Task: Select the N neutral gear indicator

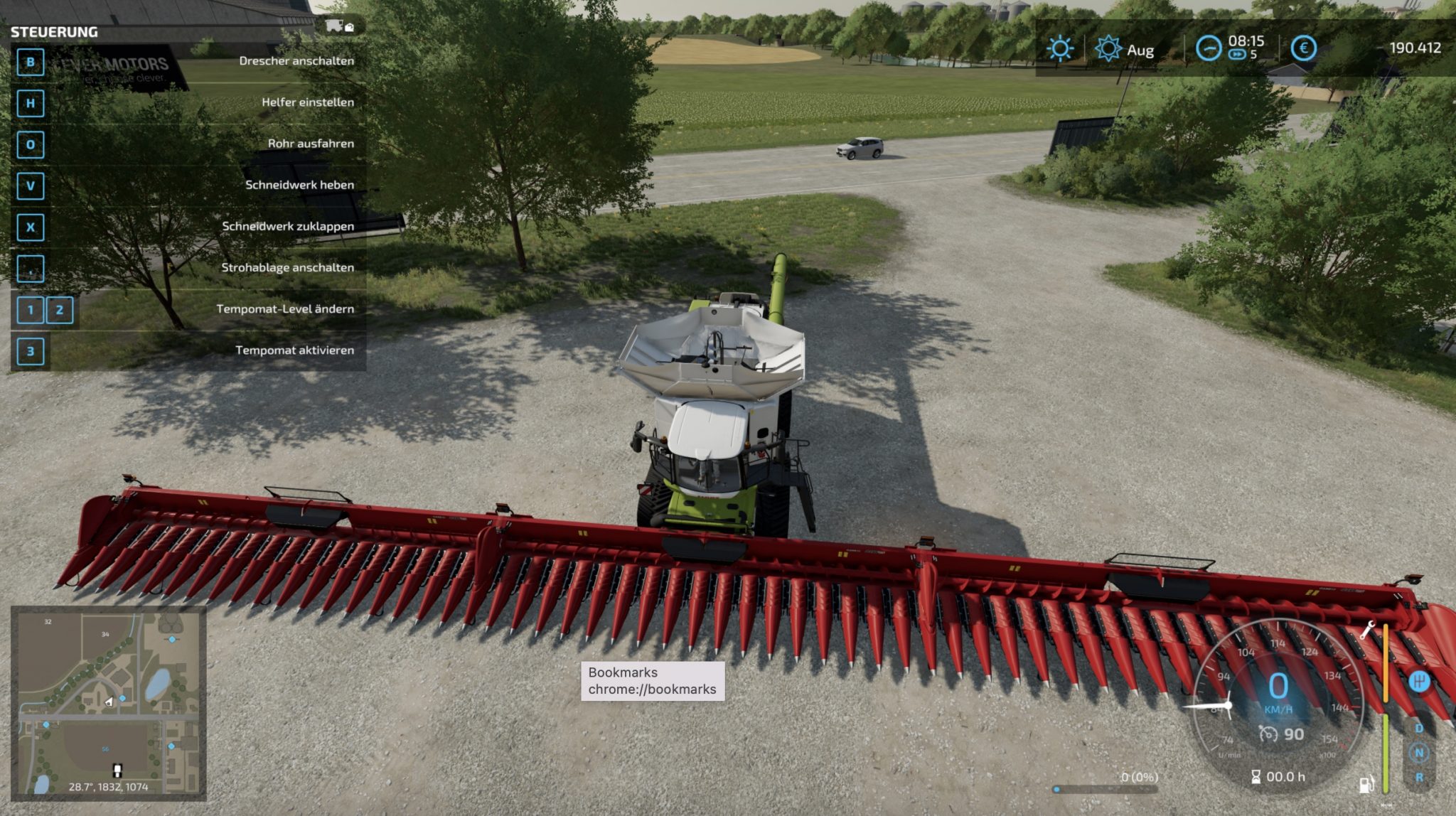Action: click(1420, 752)
